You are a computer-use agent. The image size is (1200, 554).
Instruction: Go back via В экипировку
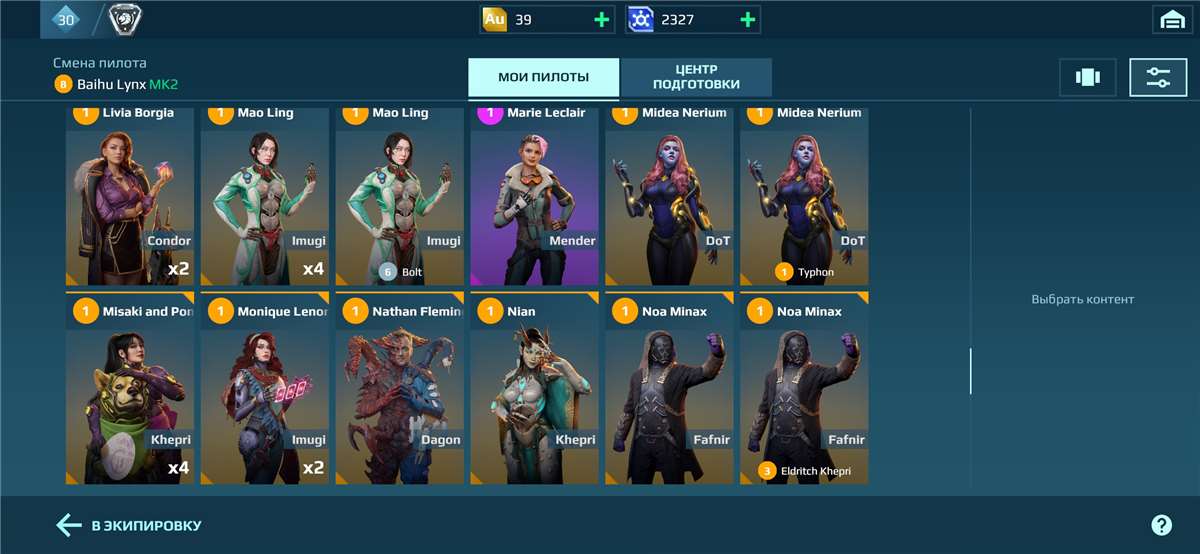click(129, 525)
